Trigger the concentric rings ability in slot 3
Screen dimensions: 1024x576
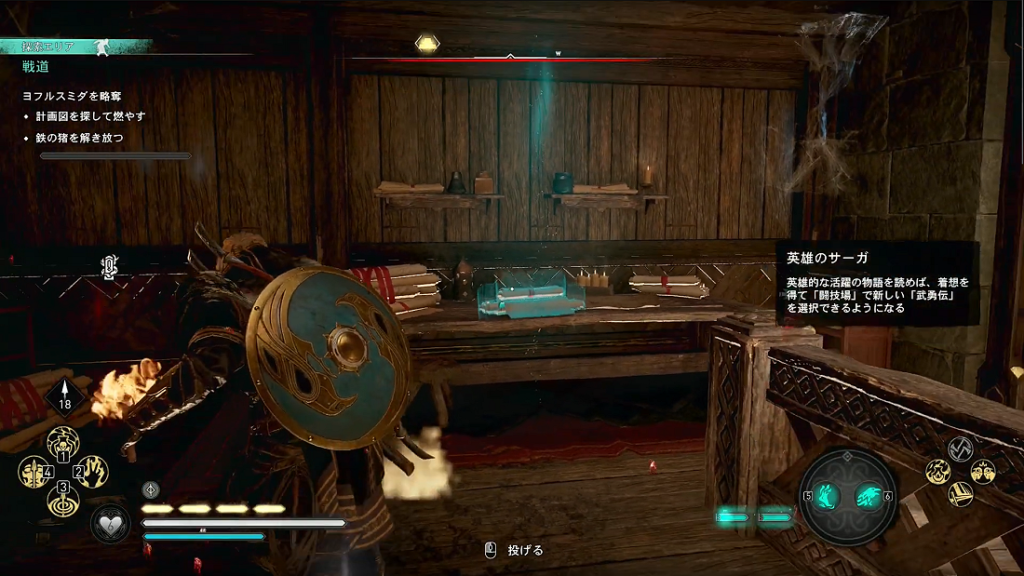(63, 499)
